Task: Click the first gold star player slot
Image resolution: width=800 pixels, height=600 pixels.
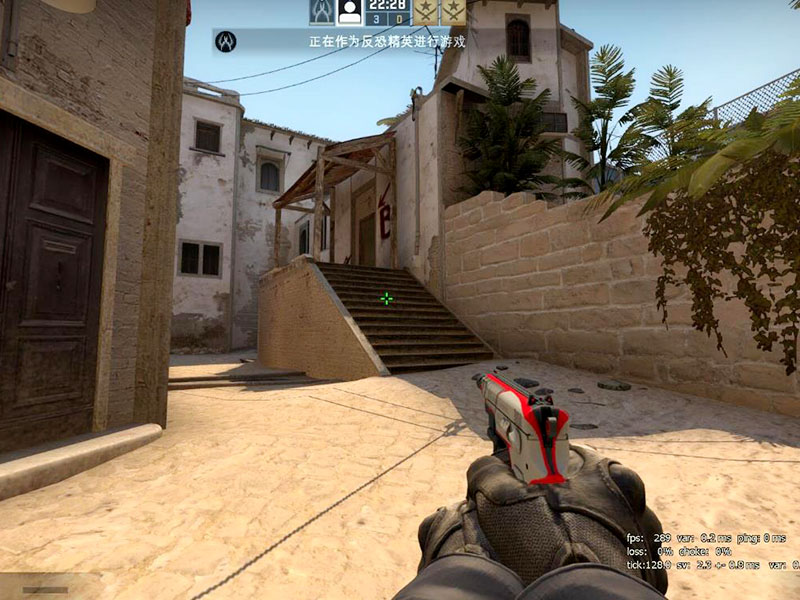Action: click(427, 11)
